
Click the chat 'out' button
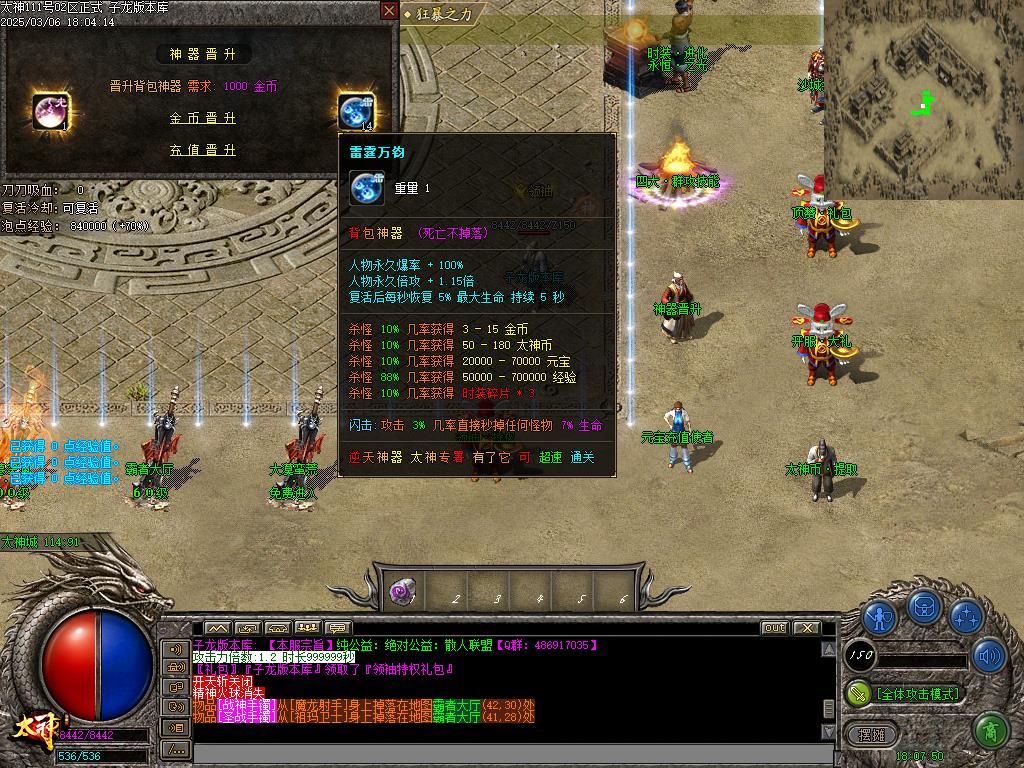coord(774,628)
